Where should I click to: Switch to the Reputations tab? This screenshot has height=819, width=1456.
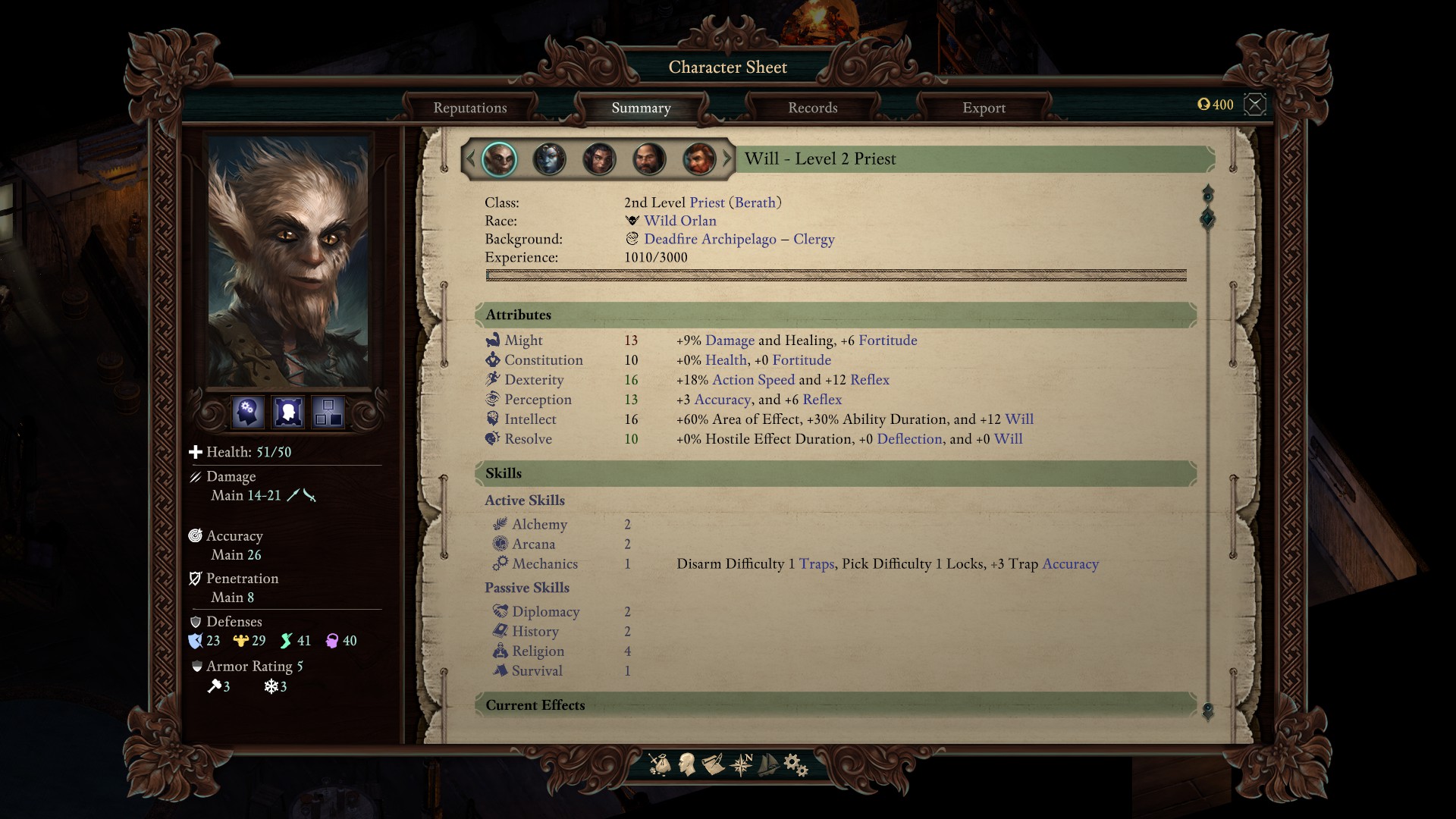tap(469, 108)
